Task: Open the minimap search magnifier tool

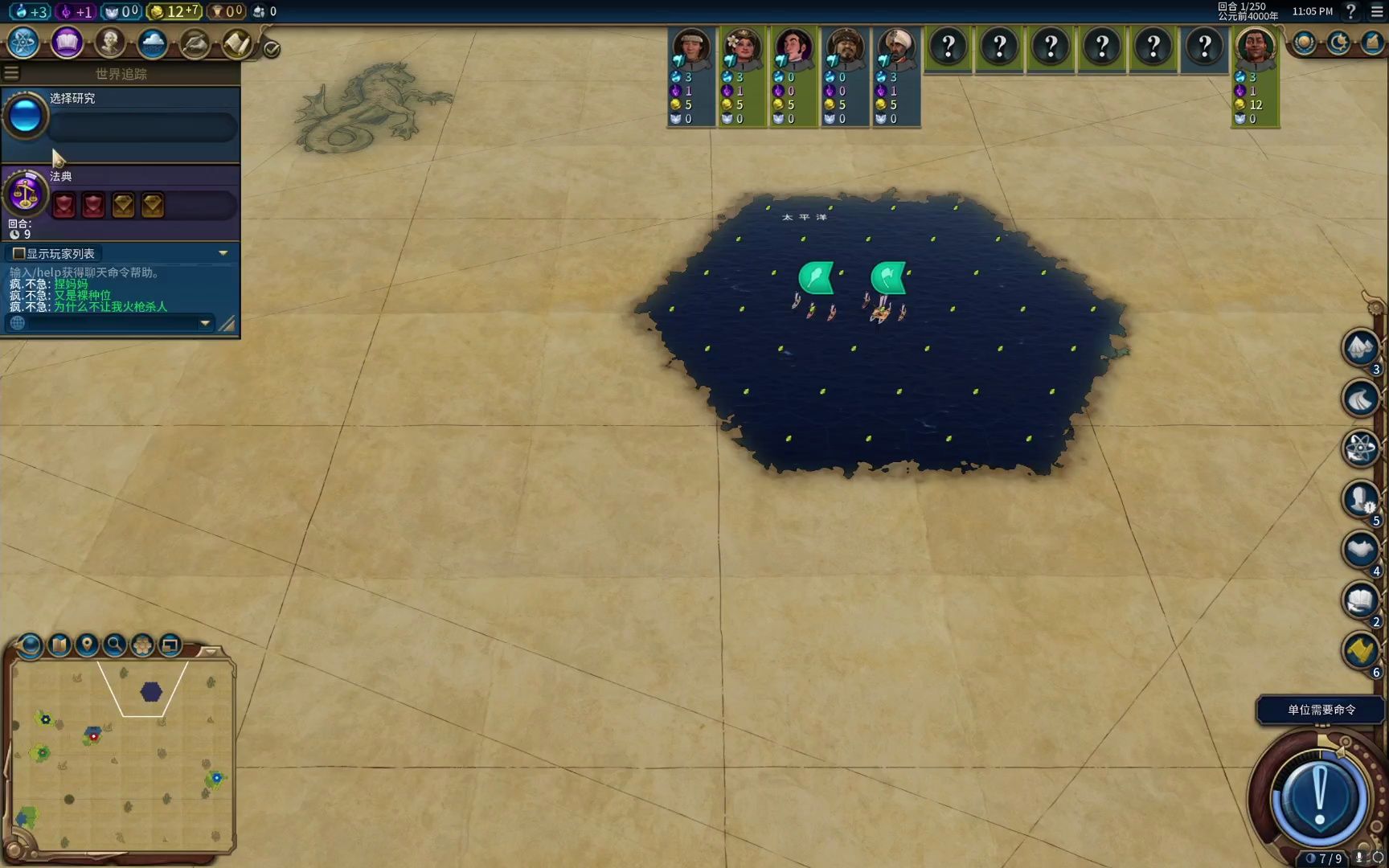Action: click(115, 645)
